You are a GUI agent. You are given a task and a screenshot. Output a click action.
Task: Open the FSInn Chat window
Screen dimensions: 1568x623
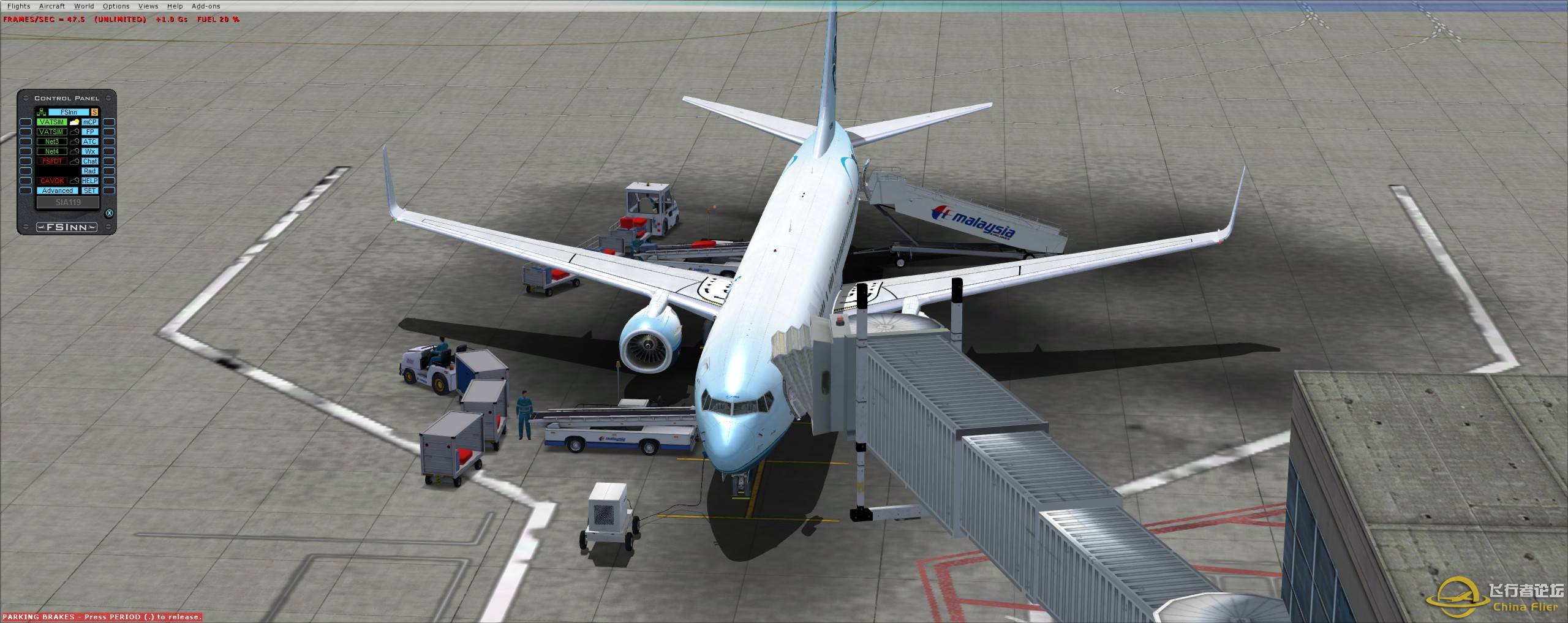pyautogui.click(x=90, y=161)
